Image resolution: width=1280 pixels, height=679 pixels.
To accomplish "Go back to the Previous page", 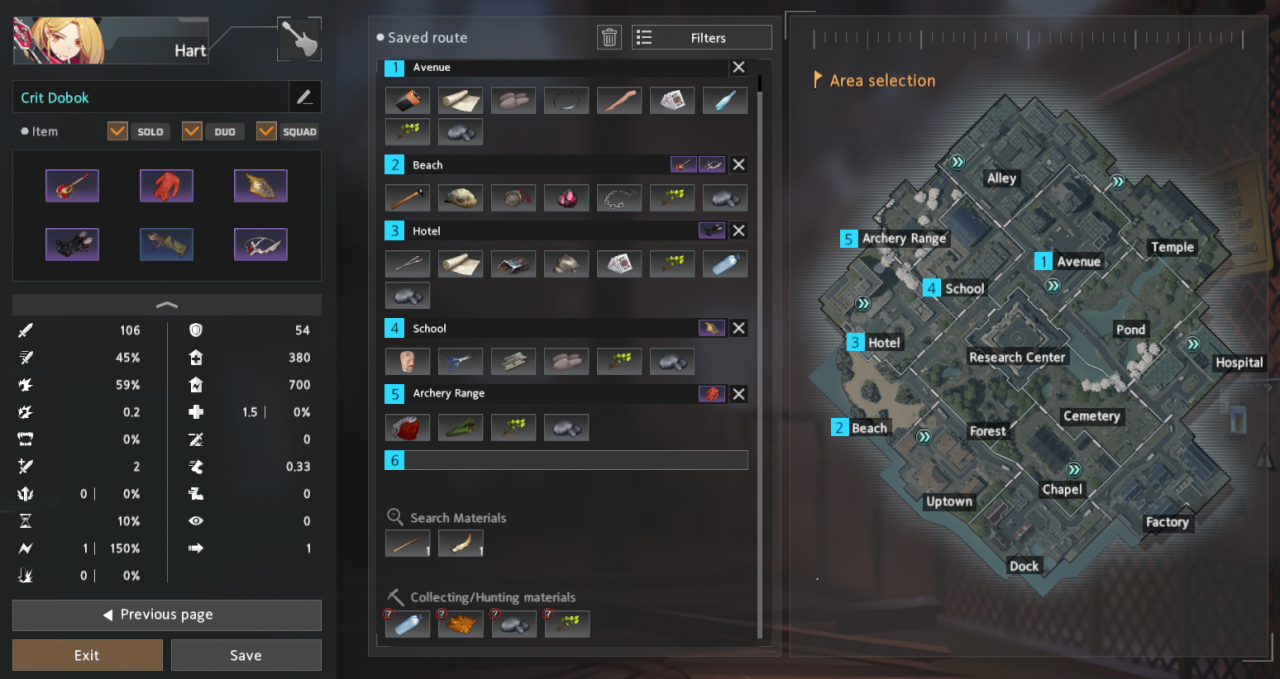I will click(167, 614).
